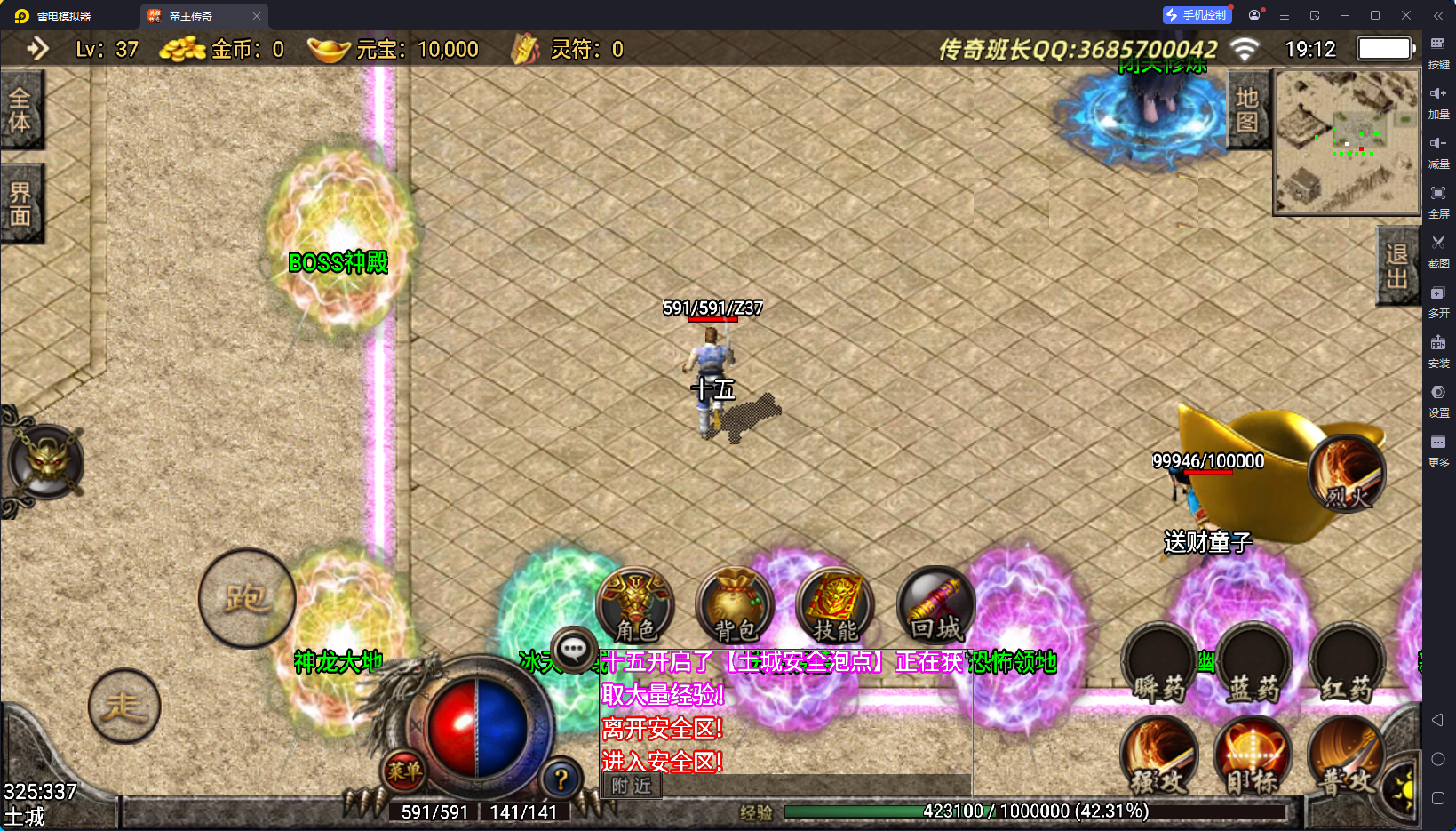Use the 红药 health potion slot
The height and width of the screenshot is (831, 1456).
coord(1347,664)
